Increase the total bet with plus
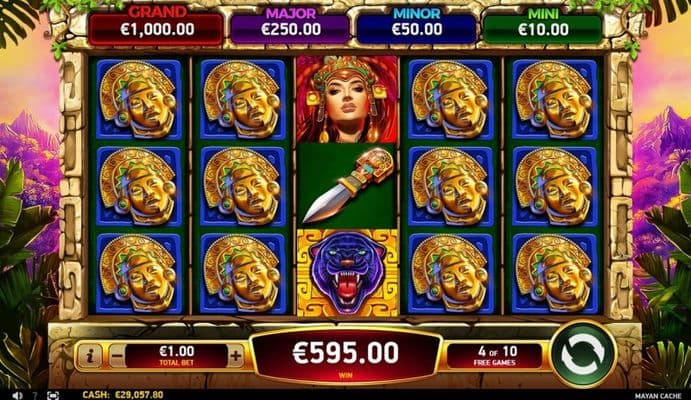This screenshot has height=400, width=691. [x=236, y=355]
